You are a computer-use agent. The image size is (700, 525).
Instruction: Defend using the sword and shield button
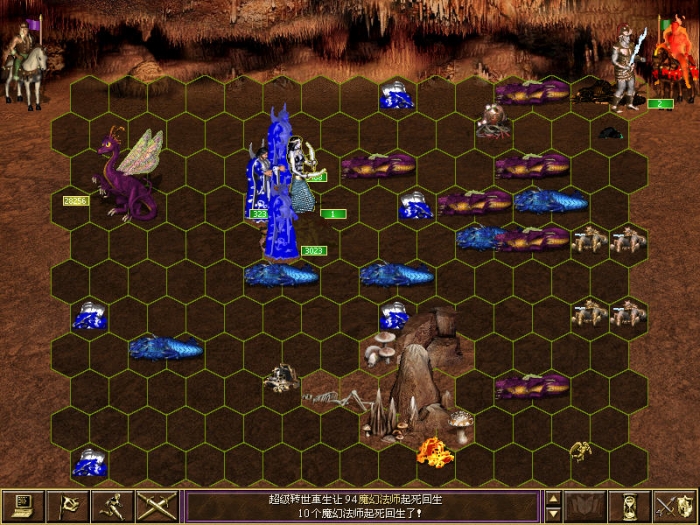[x=674, y=506]
